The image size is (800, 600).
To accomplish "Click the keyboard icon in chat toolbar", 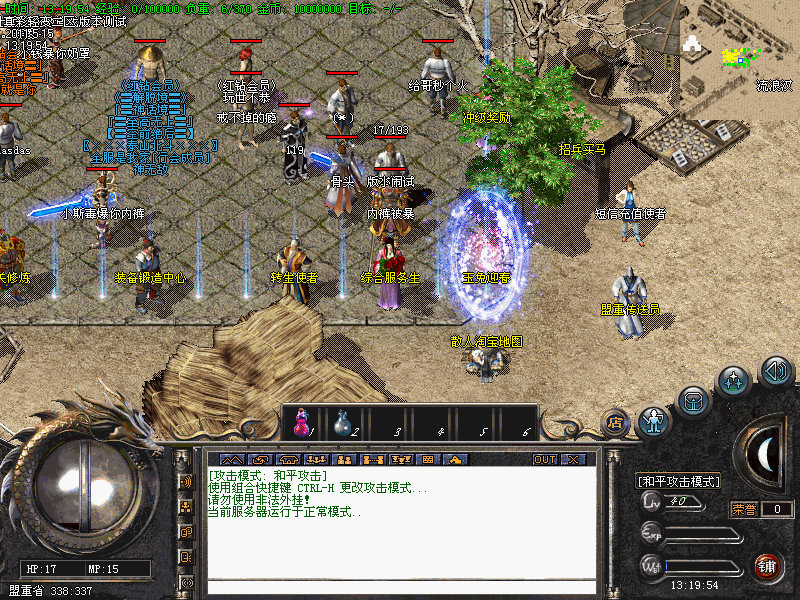I will click(428, 460).
